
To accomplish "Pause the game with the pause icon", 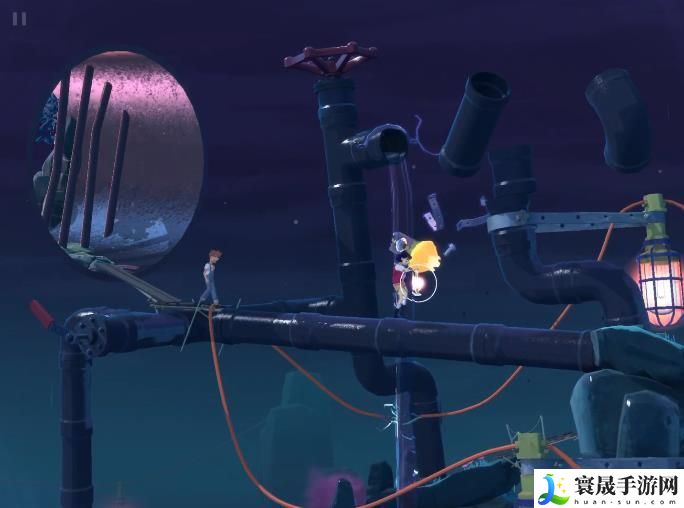I will coord(19,18).
